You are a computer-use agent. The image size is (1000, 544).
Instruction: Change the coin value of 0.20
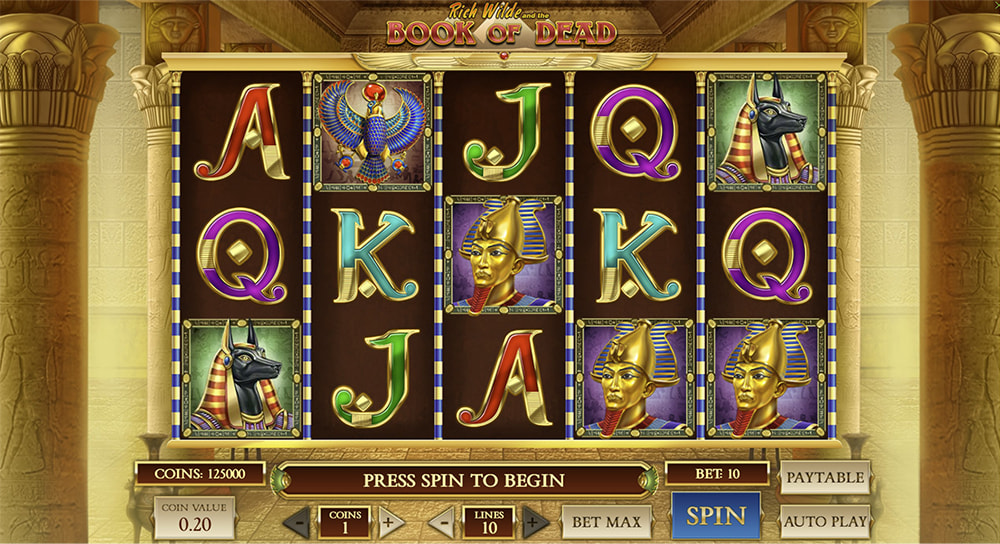[194, 518]
